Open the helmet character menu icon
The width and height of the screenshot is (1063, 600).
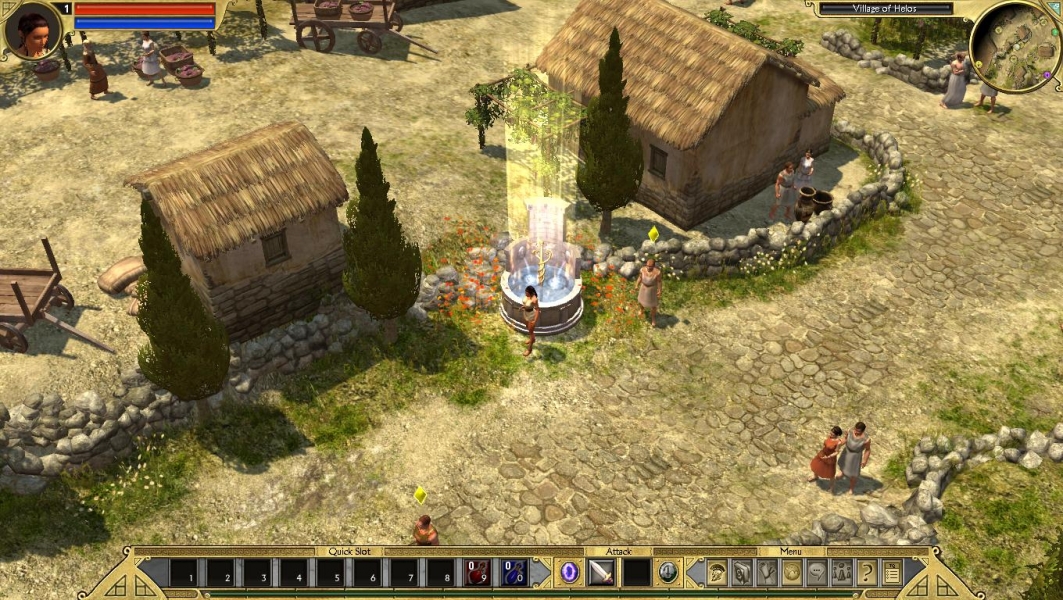pyautogui.click(x=717, y=573)
